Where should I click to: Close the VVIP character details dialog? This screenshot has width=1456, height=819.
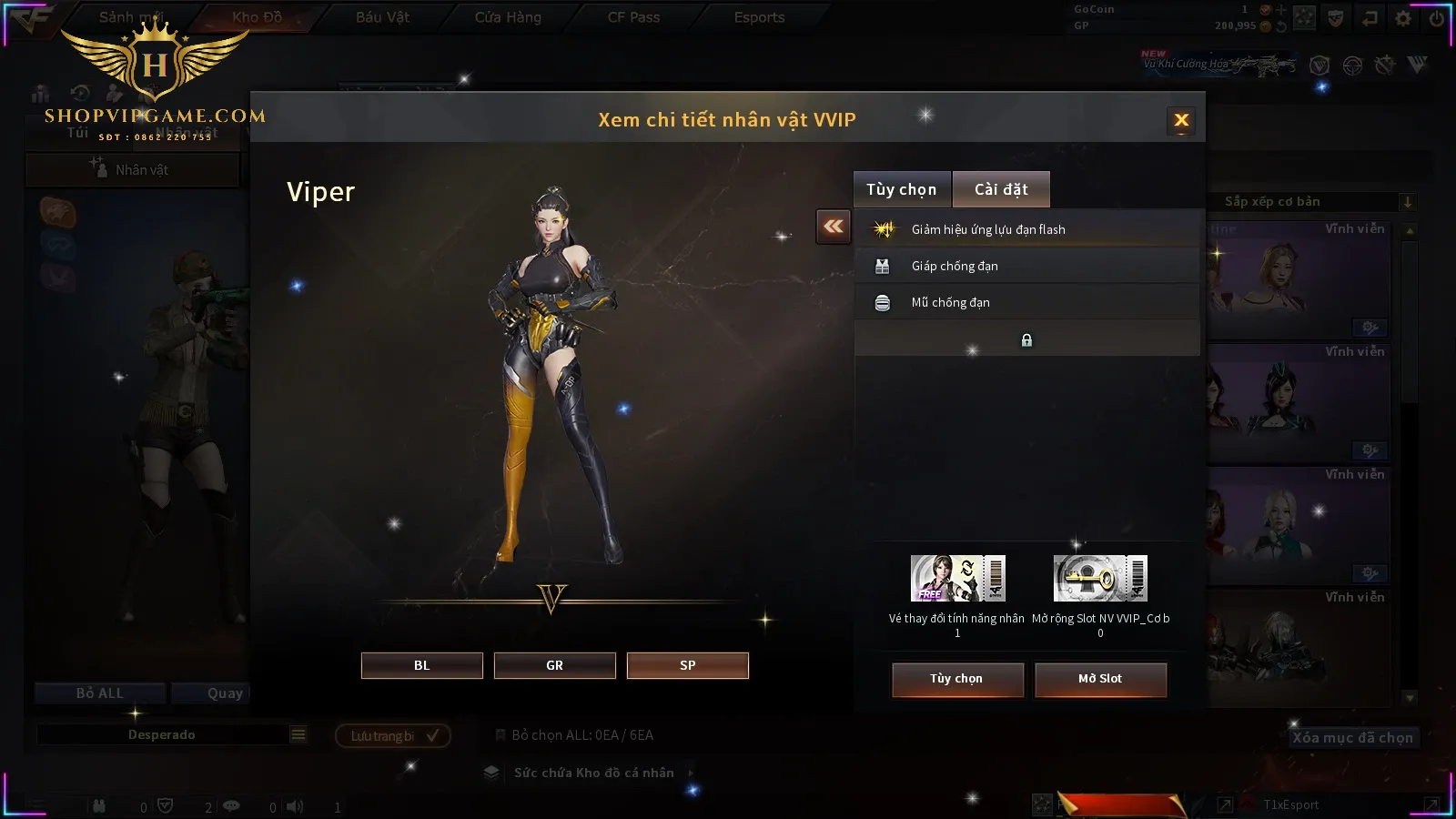point(1181,120)
